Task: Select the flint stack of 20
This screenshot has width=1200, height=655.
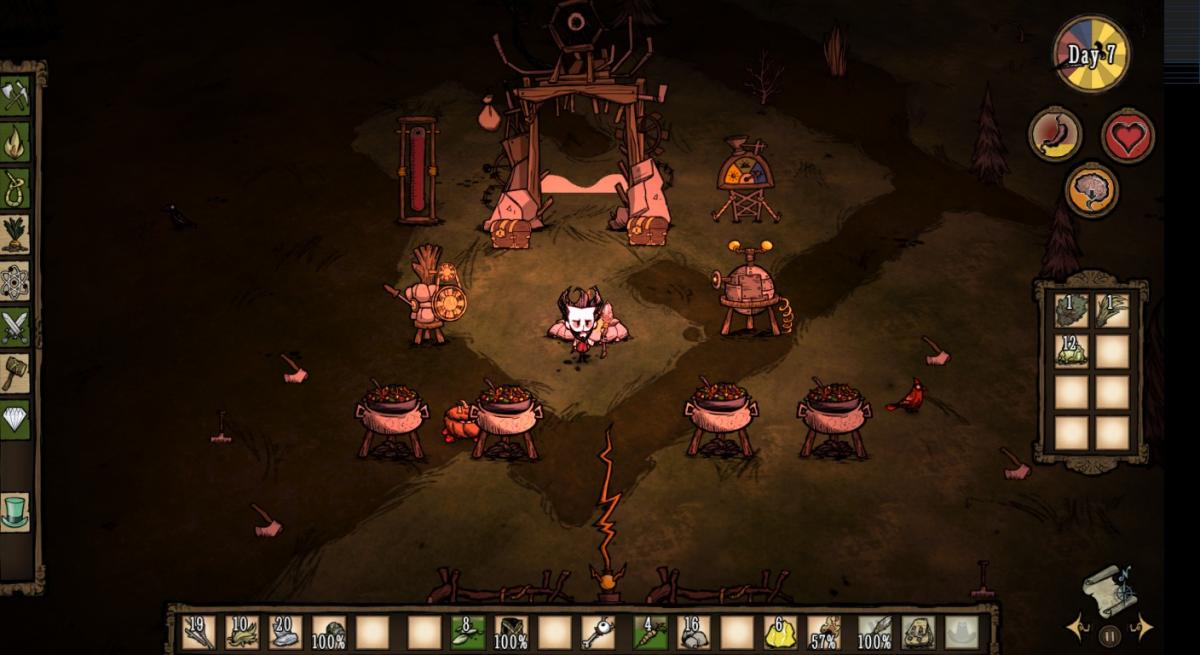Action: (285, 632)
